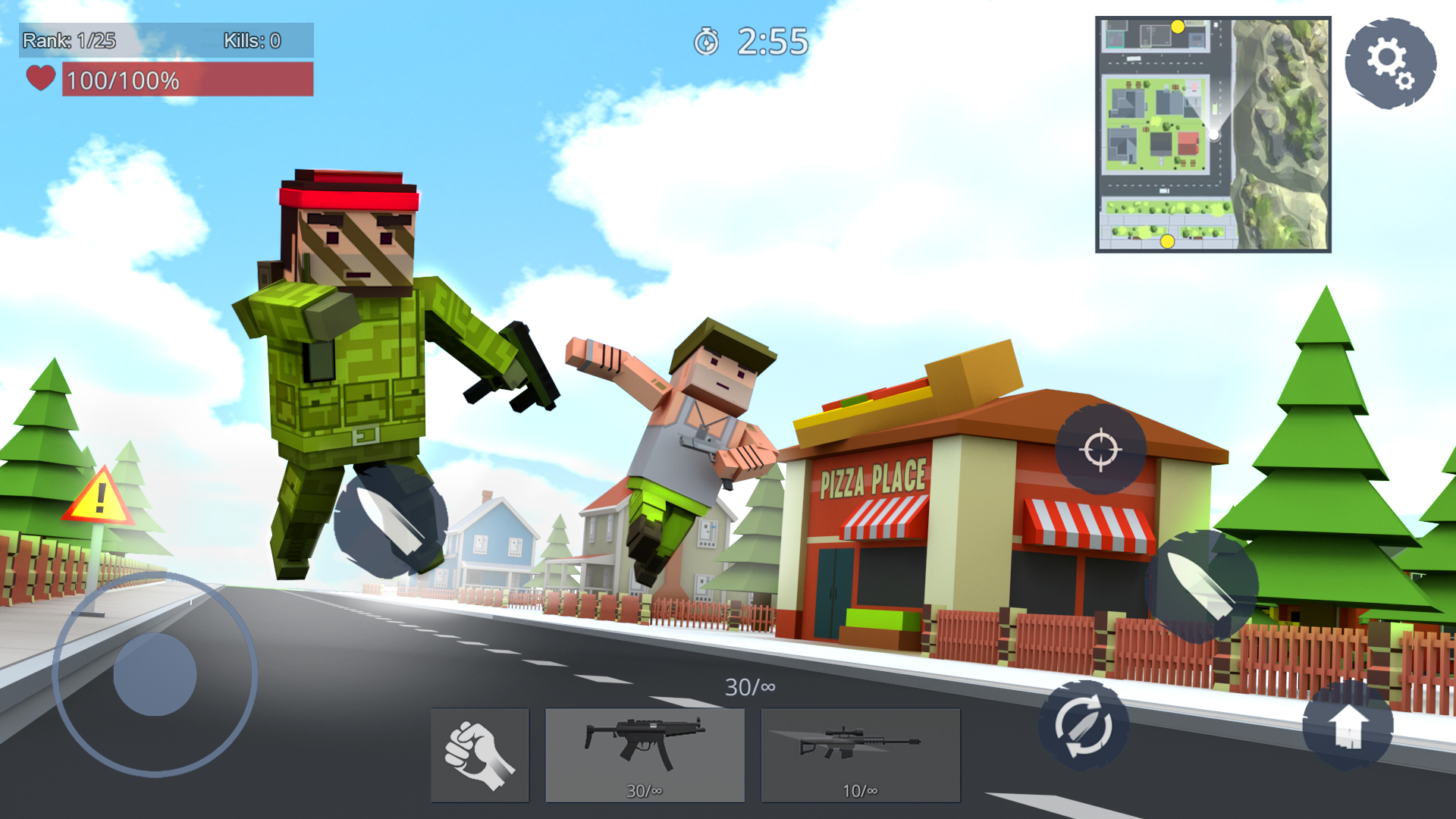This screenshot has width=1456, height=819.
Task: Tap the heart health icon
Action: 39,77
